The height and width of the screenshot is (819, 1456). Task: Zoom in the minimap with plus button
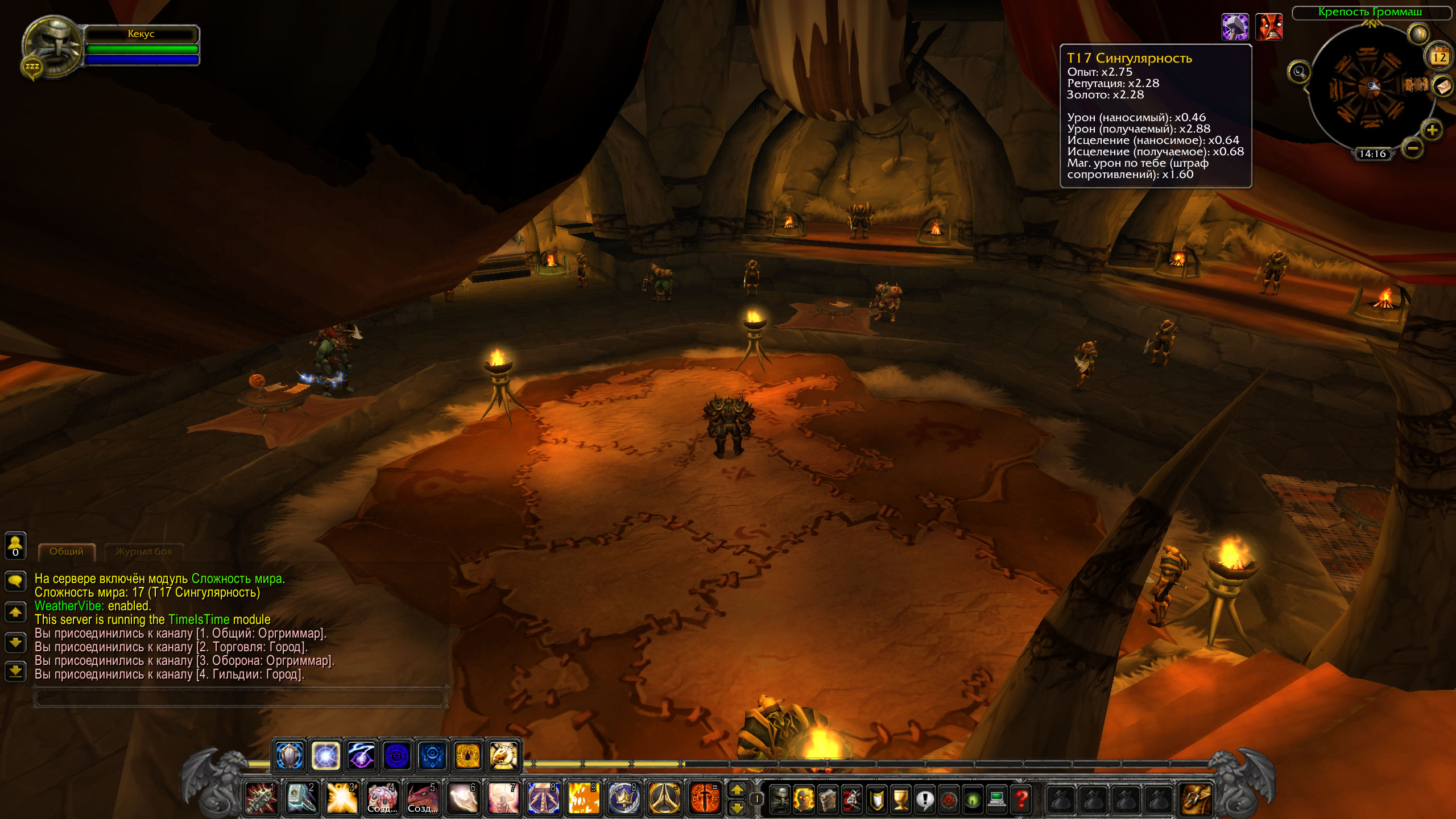click(x=1432, y=130)
